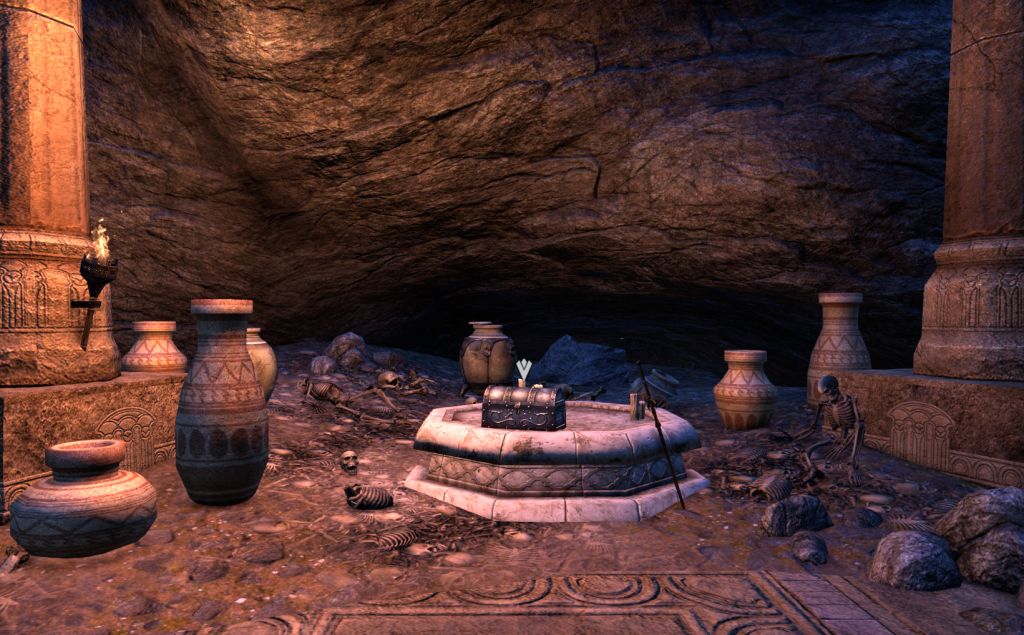Click the white quest marker above the chest
The width and height of the screenshot is (1024, 635).
tap(523, 370)
